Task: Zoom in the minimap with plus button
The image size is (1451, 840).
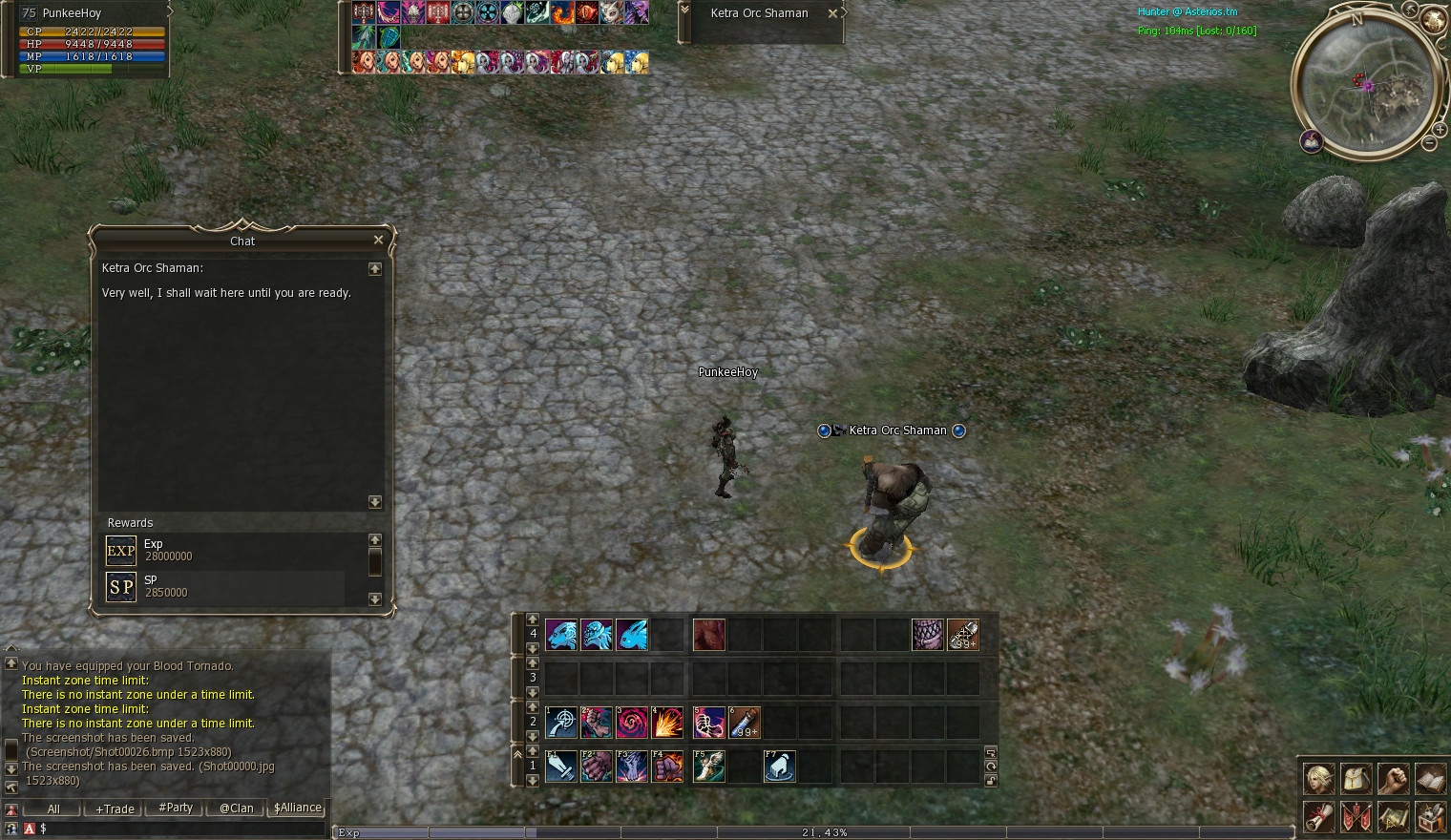Action: pyautogui.click(x=1440, y=129)
